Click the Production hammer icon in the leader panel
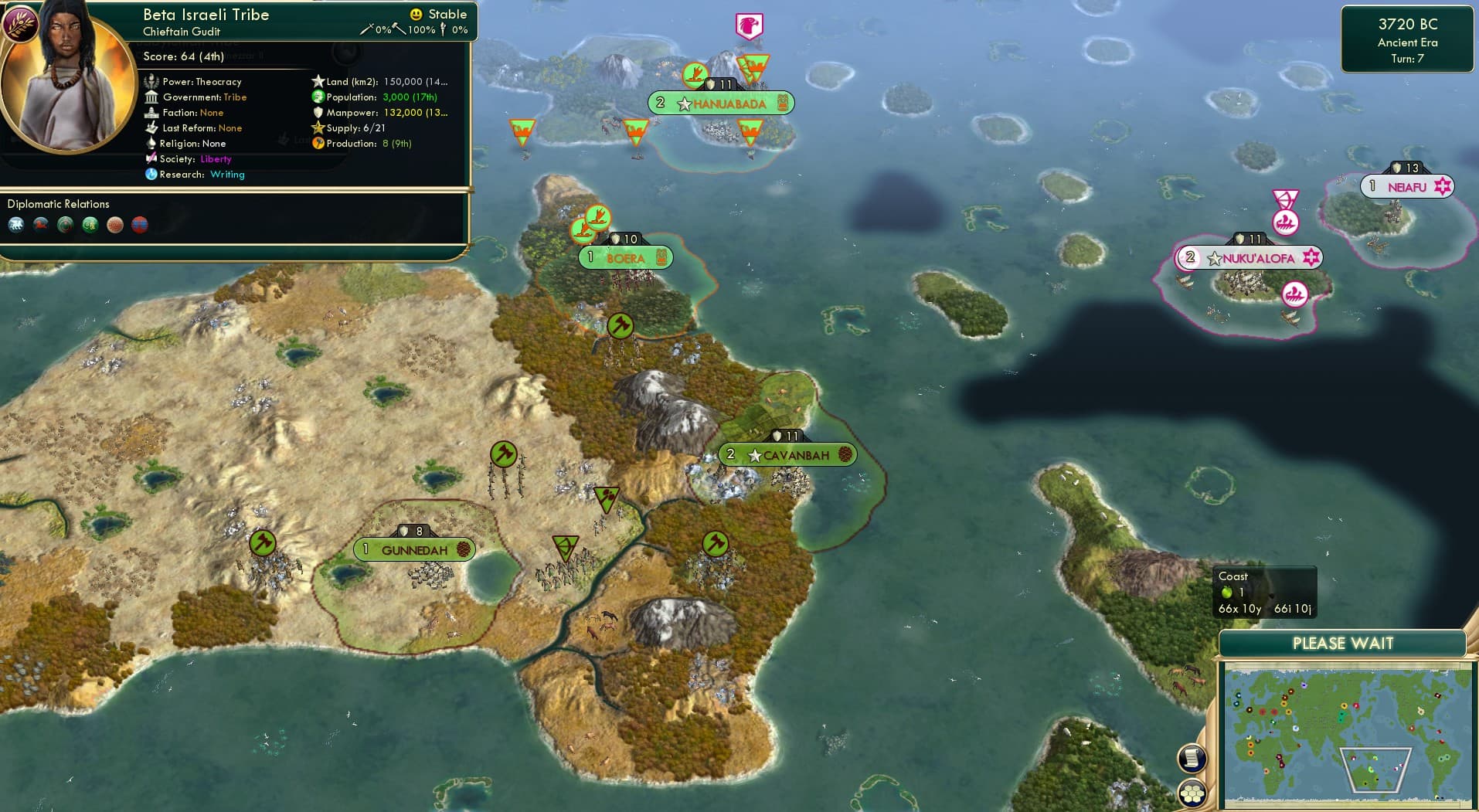Screen dimensions: 1479x812 coord(318,143)
